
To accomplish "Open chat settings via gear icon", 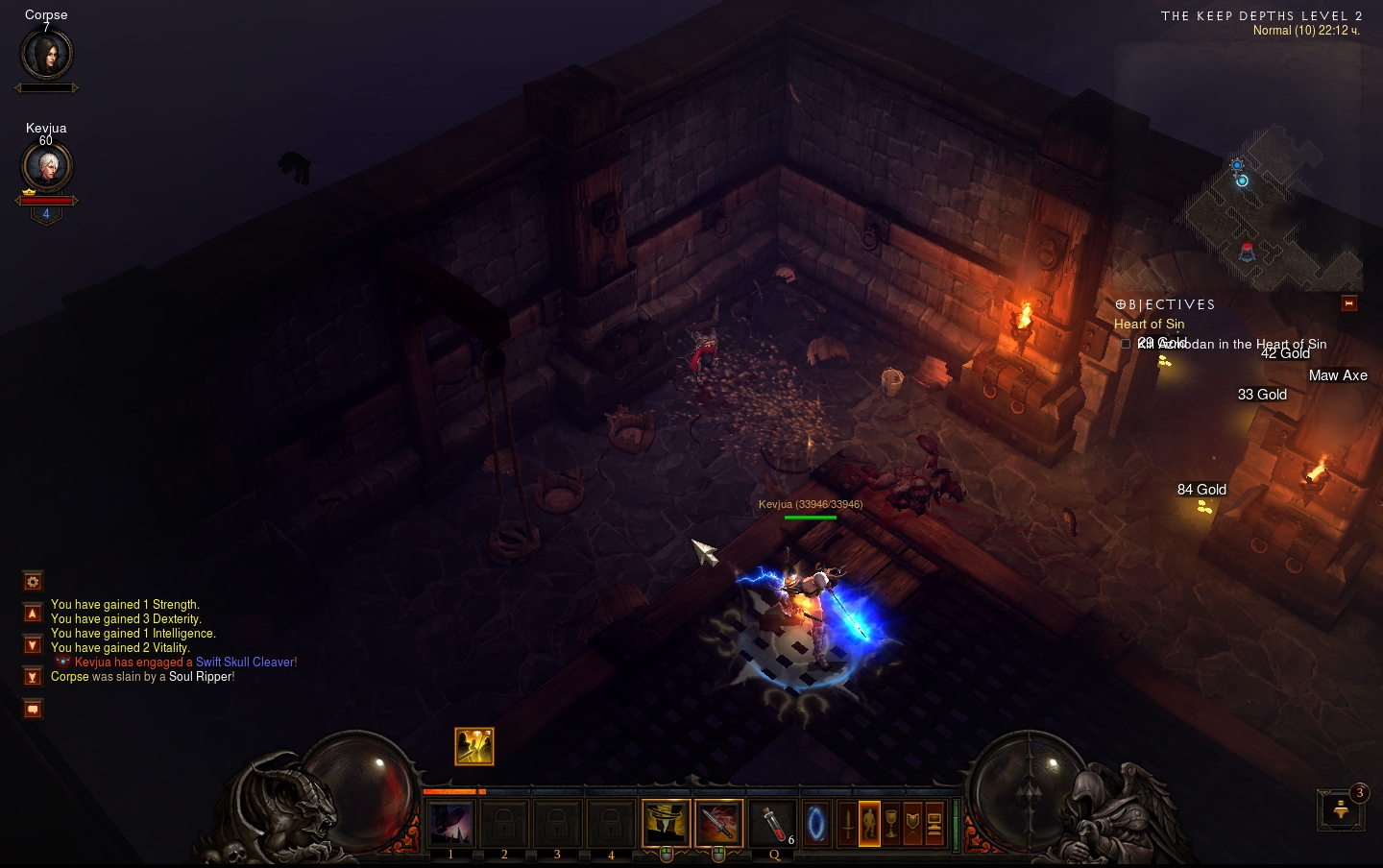I will [x=33, y=582].
